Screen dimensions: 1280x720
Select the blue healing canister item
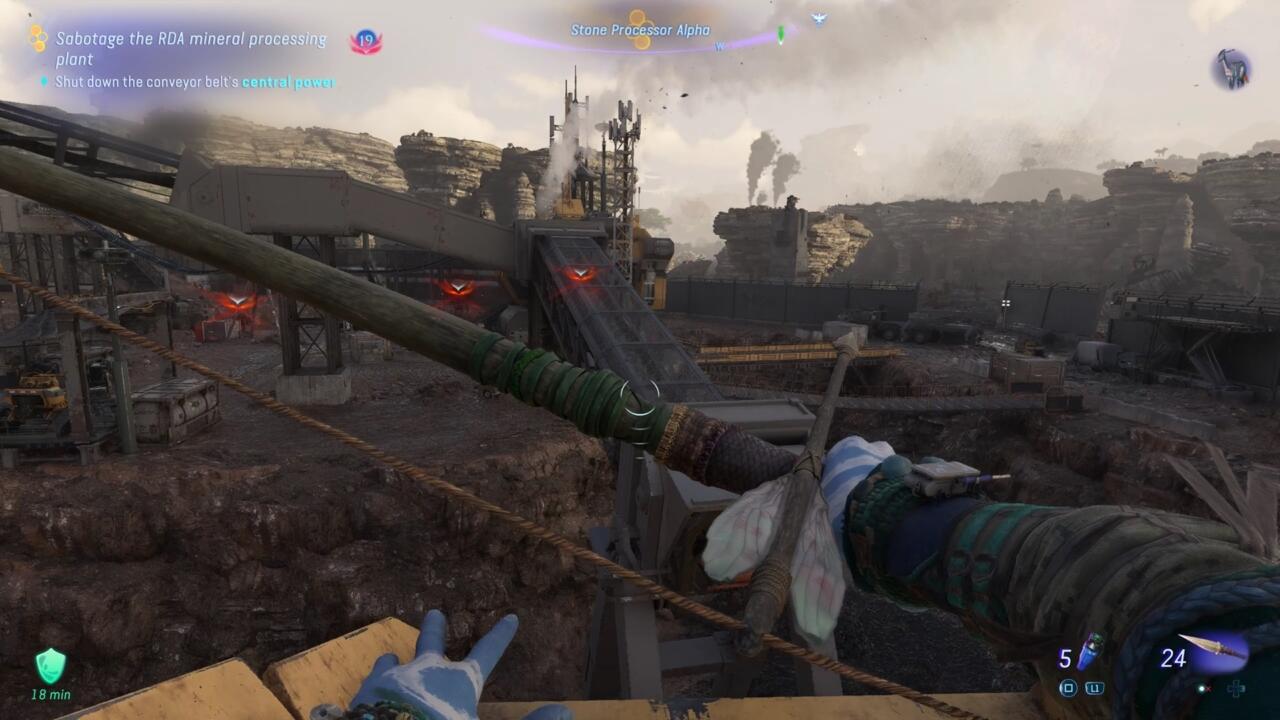pyautogui.click(x=1091, y=651)
